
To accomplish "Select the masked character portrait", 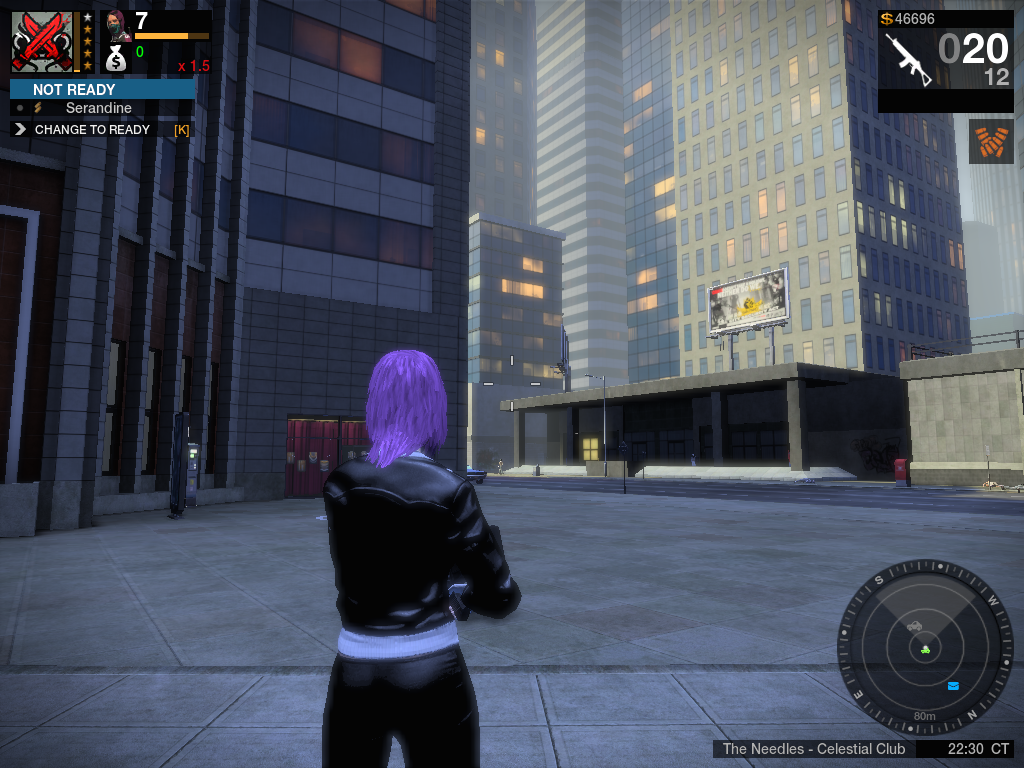I will tap(116, 26).
